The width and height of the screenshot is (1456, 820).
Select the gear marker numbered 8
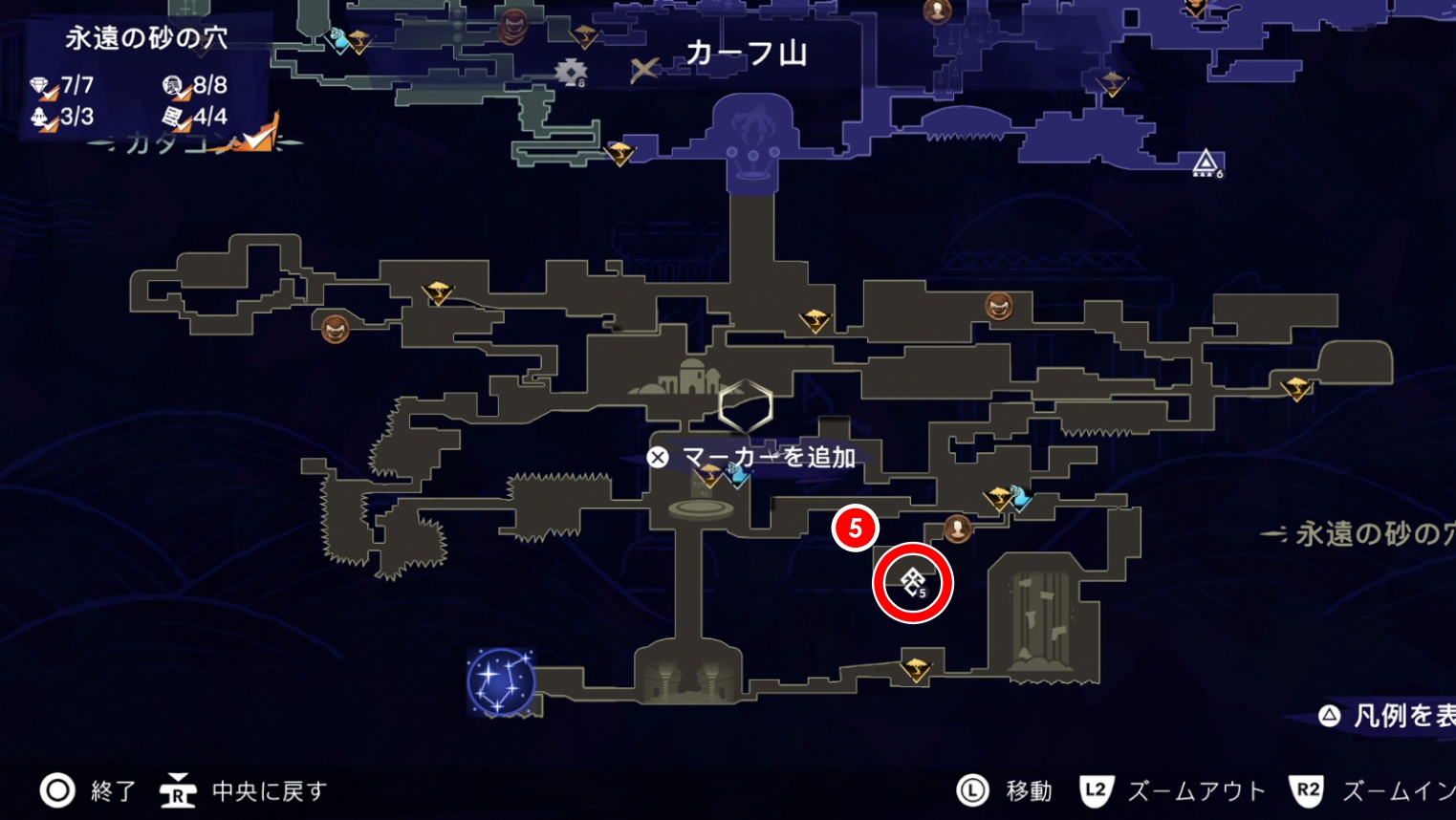pos(571,72)
